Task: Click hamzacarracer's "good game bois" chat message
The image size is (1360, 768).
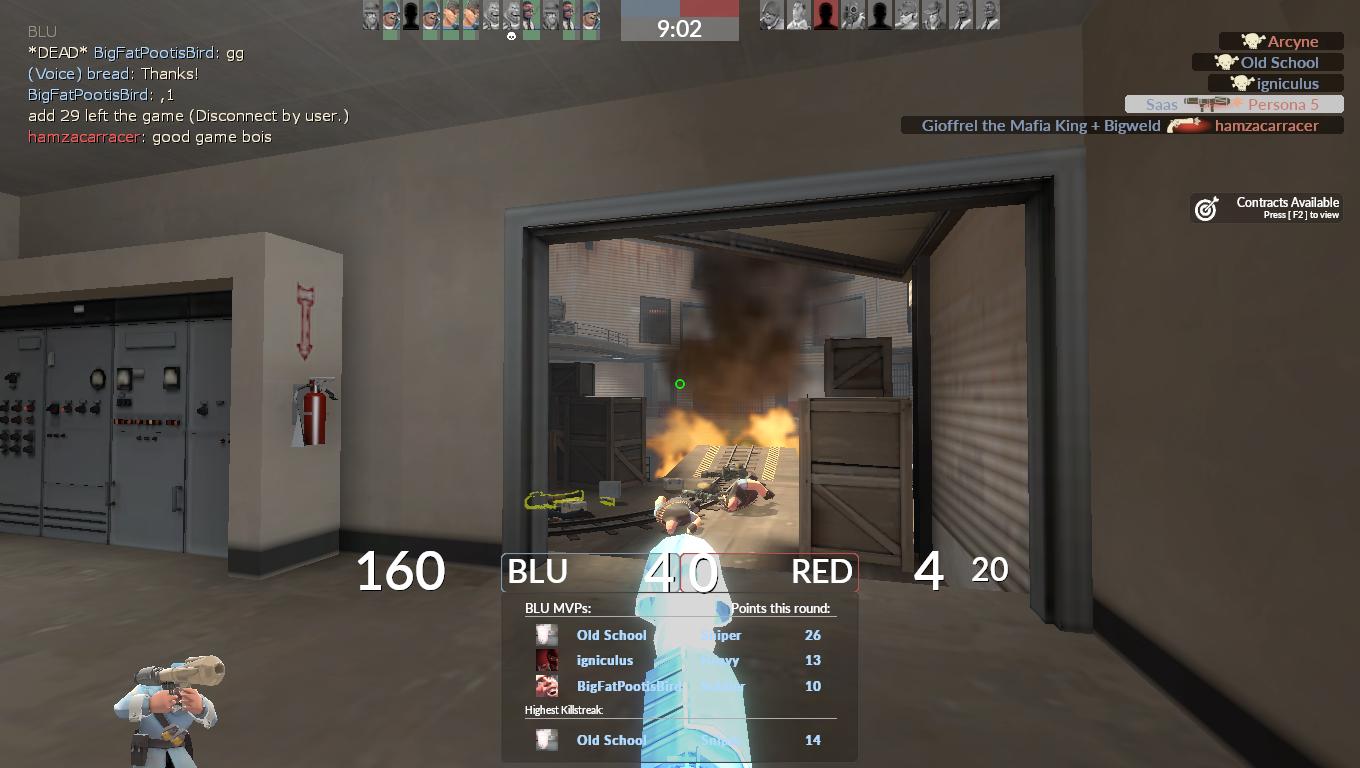Action: point(150,137)
